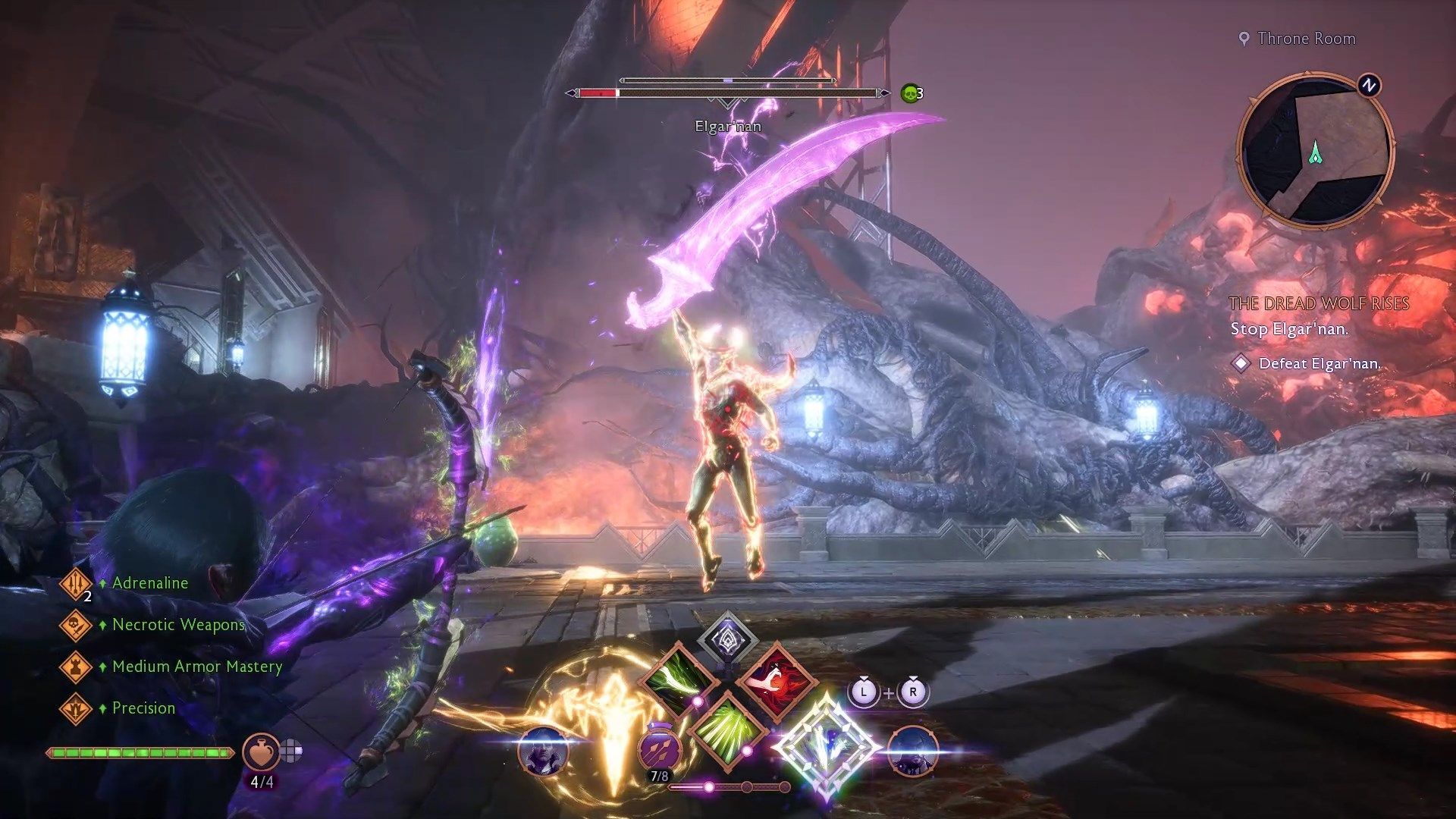The width and height of the screenshot is (1456, 819).
Task: Click the circular minimap
Action: (x=1315, y=151)
